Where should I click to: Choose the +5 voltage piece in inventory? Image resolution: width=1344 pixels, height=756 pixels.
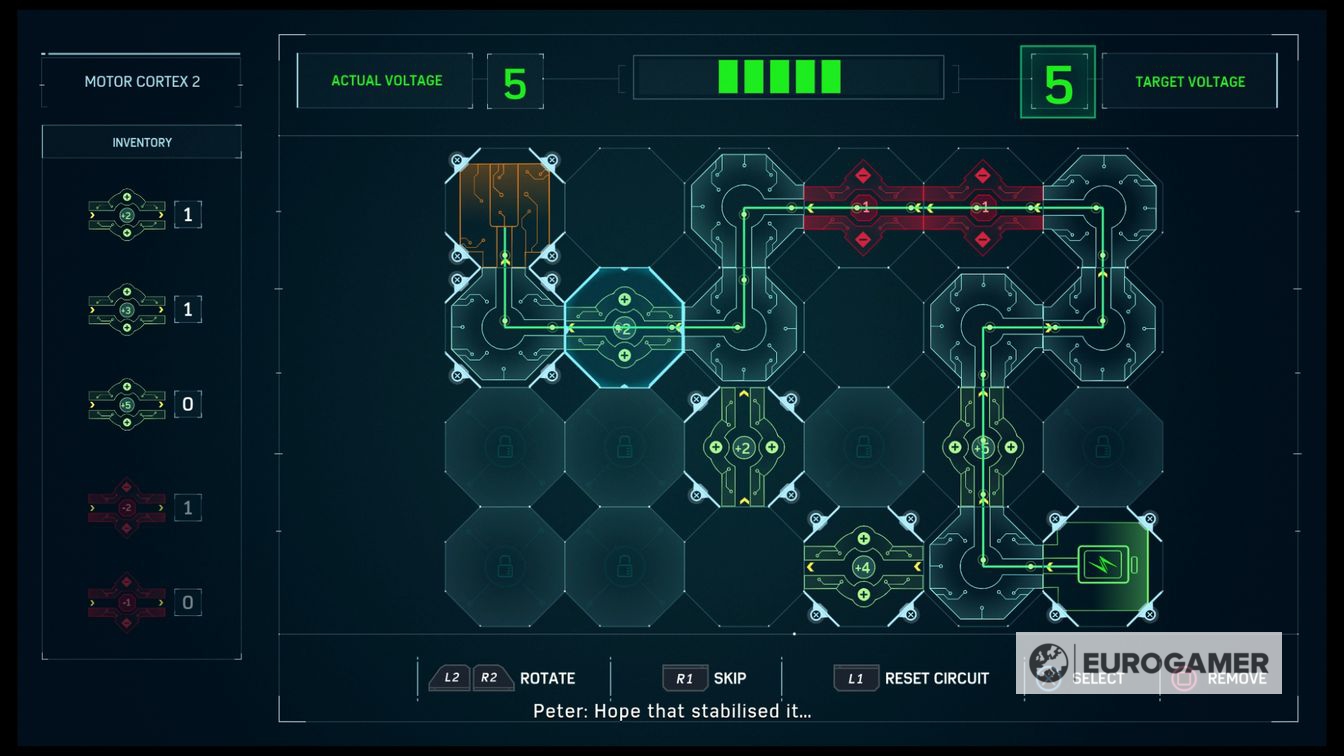point(127,404)
